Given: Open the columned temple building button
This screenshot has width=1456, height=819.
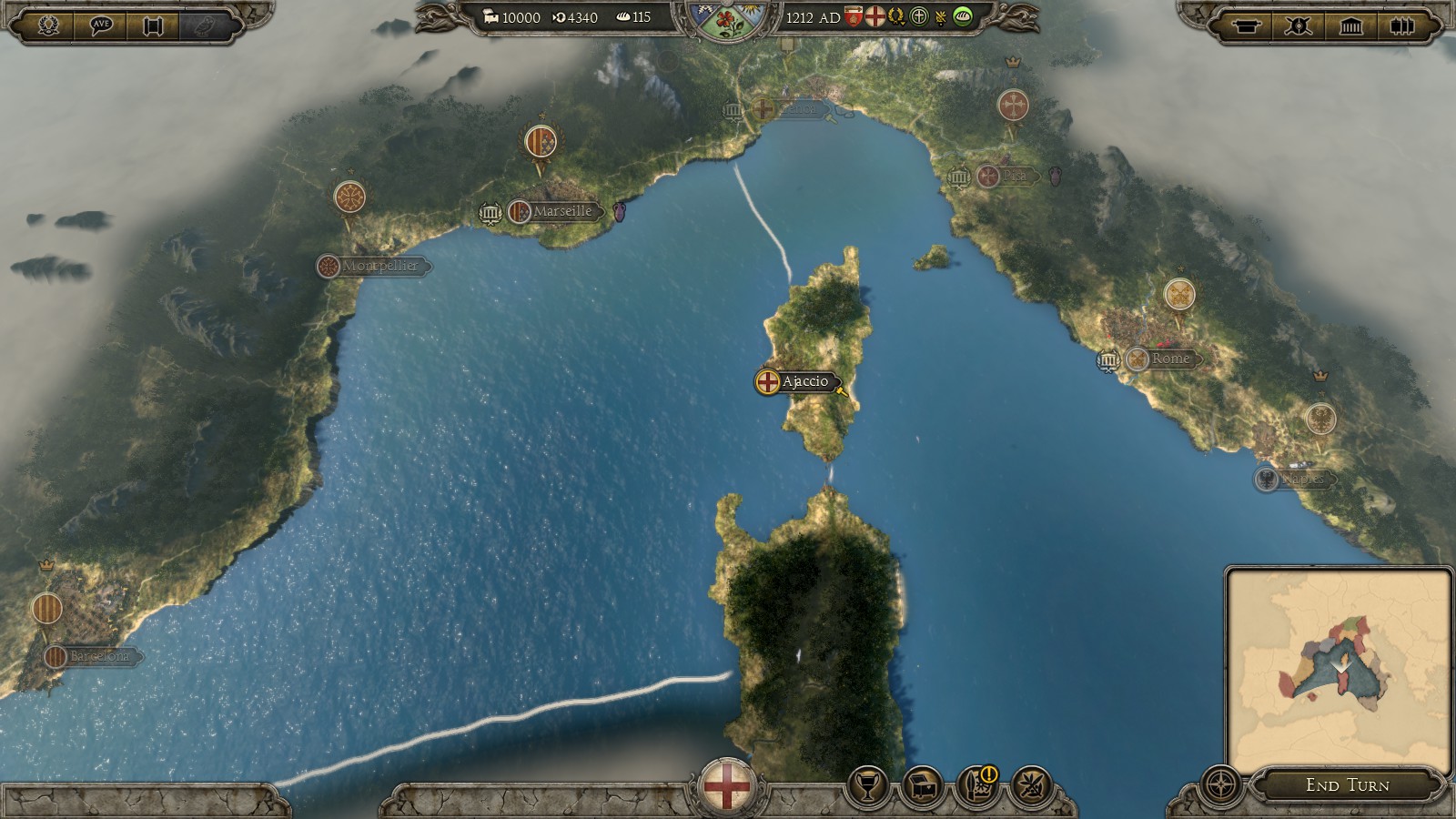Looking at the screenshot, I should coord(1350,25).
